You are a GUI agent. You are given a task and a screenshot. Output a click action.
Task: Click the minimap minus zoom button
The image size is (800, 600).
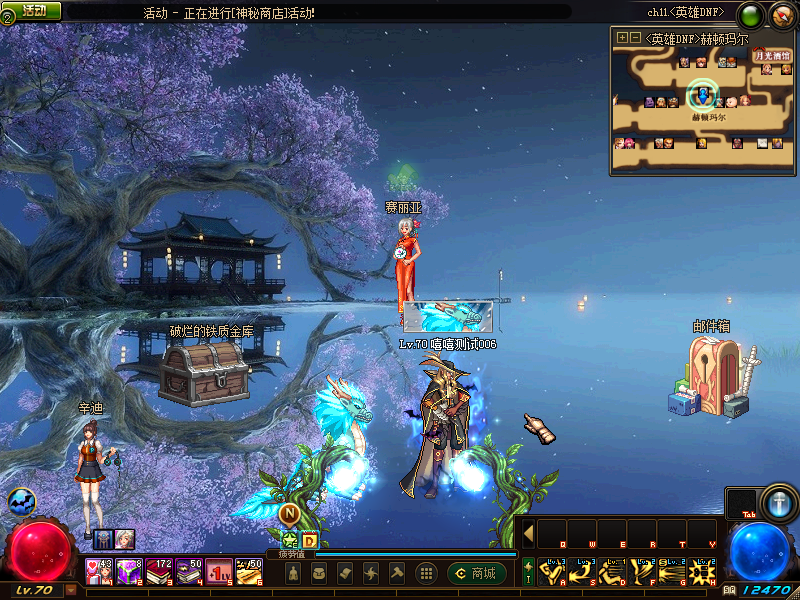(635, 38)
